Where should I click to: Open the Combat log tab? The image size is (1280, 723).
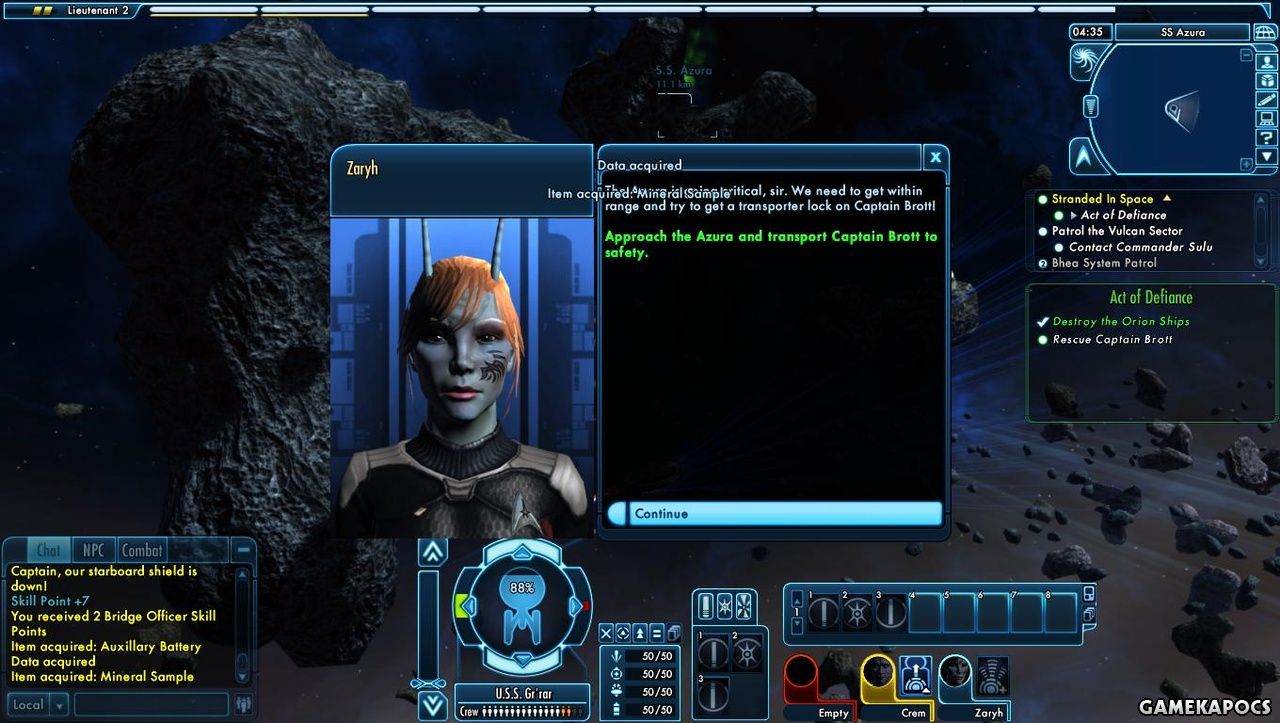[x=142, y=550]
